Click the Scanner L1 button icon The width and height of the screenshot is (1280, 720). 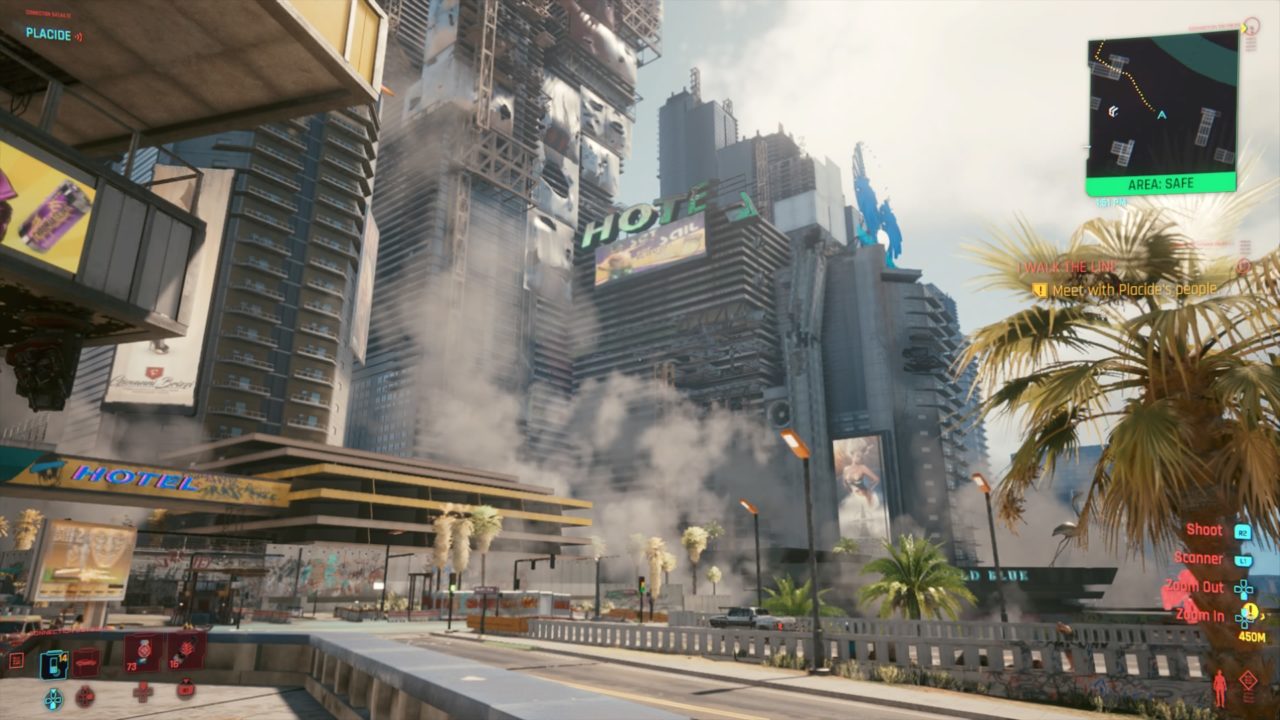tap(1242, 560)
